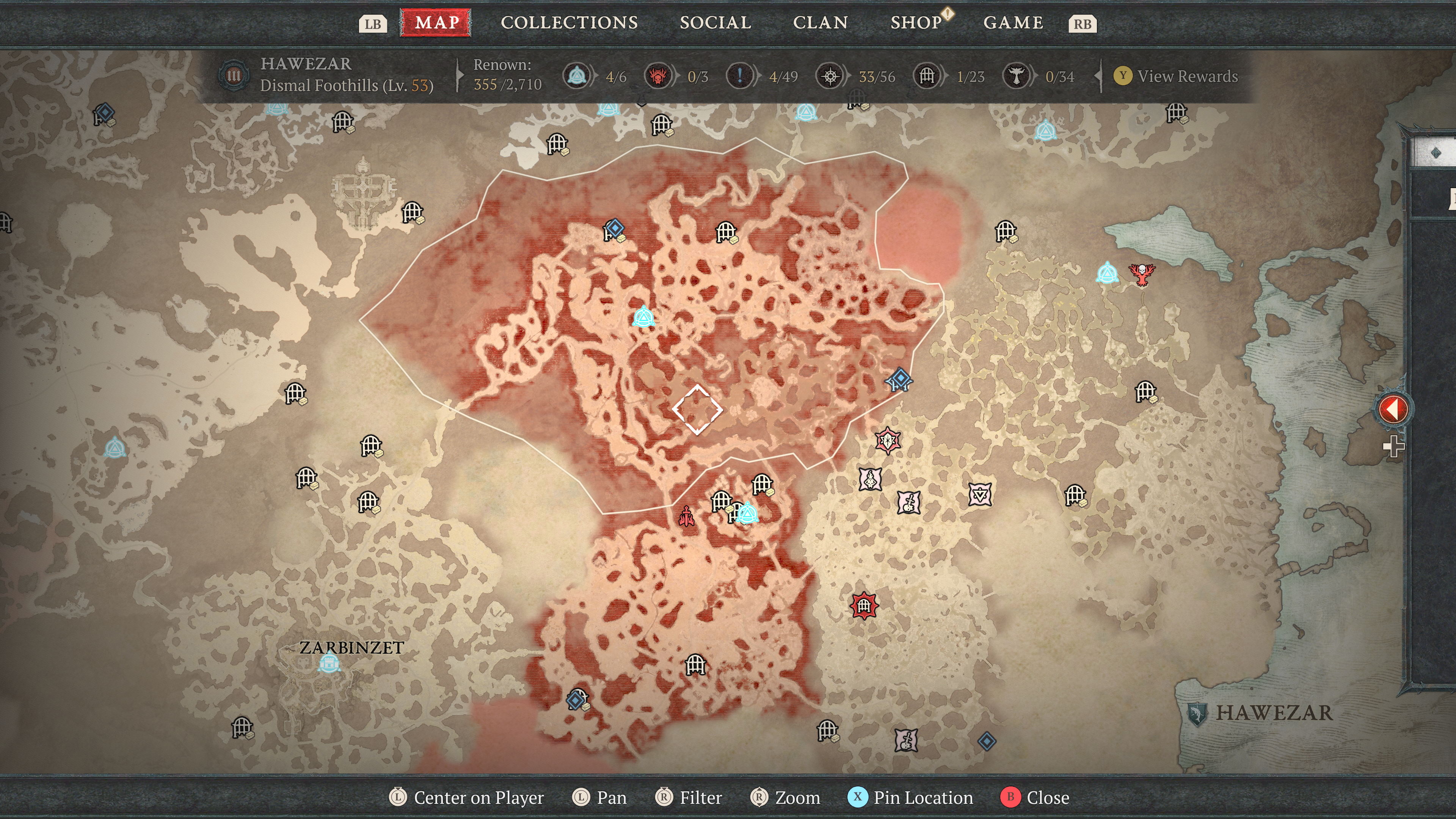Image resolution: width=1456 pixels, height=819 pixels.
Task: Expand the side panel with the red arrow
Action: tap(1393, 409)
